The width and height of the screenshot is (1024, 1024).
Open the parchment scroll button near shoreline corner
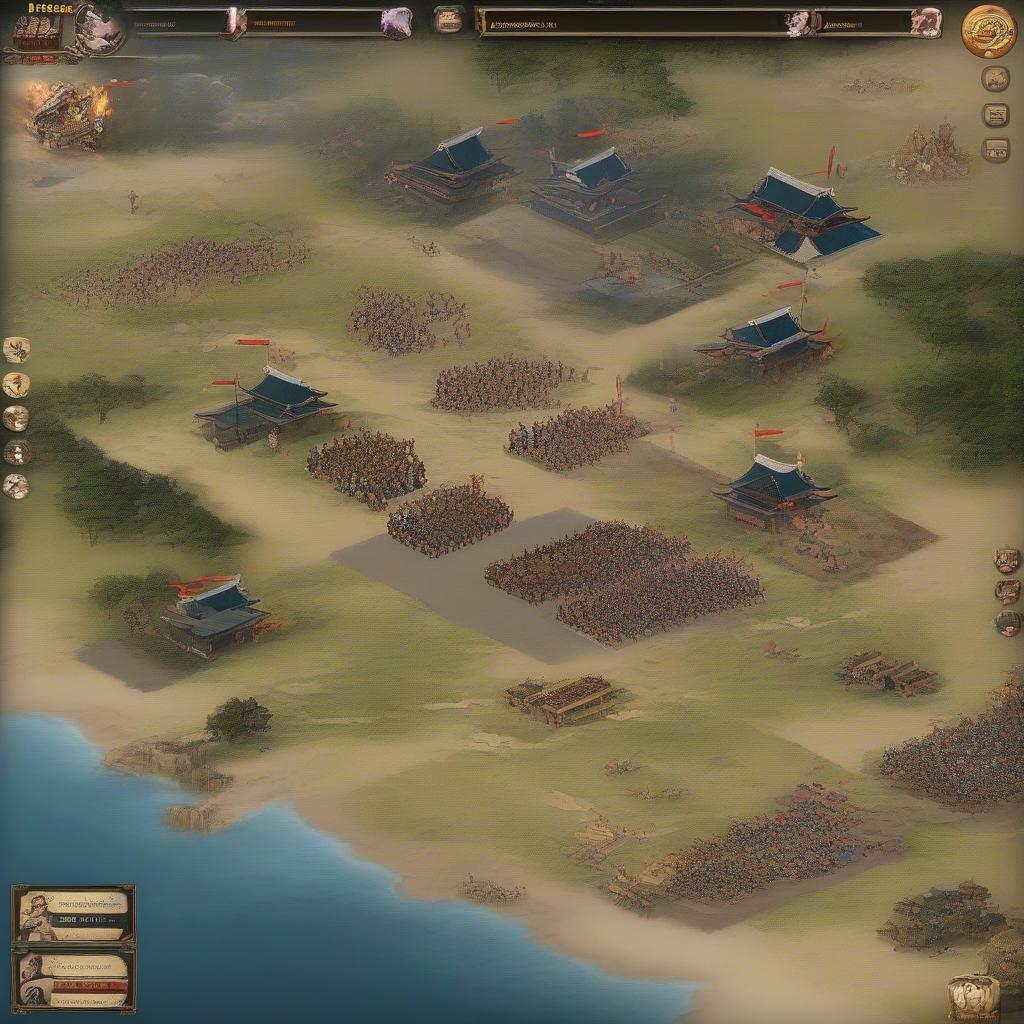click(x=973, y=996)
